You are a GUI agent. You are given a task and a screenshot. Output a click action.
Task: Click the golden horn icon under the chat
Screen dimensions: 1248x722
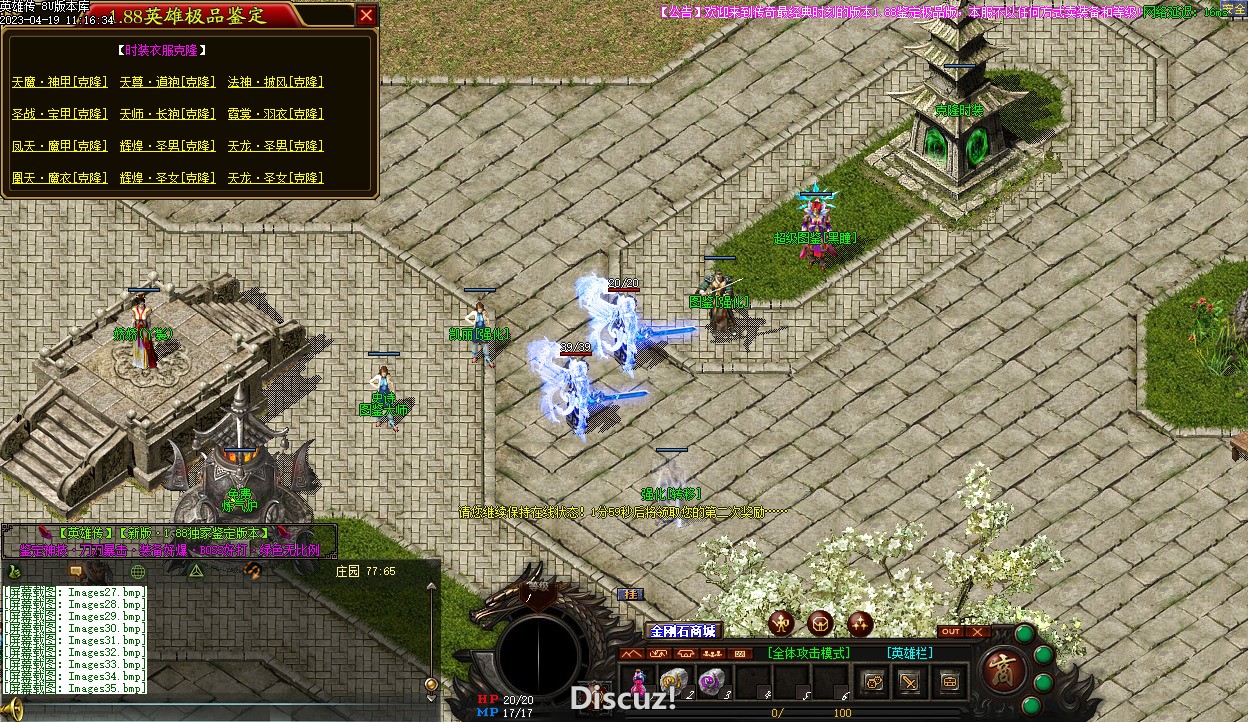point(14,709)
